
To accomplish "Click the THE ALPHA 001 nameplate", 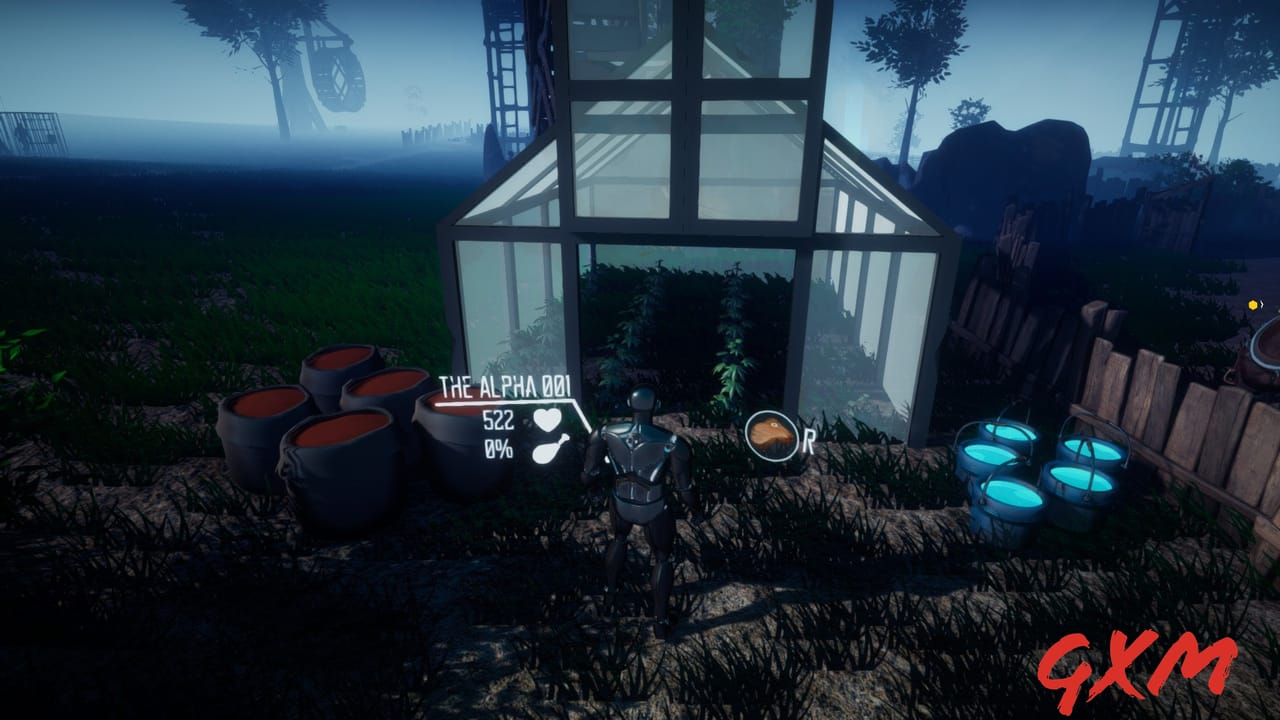I will [x=506, y=385].
